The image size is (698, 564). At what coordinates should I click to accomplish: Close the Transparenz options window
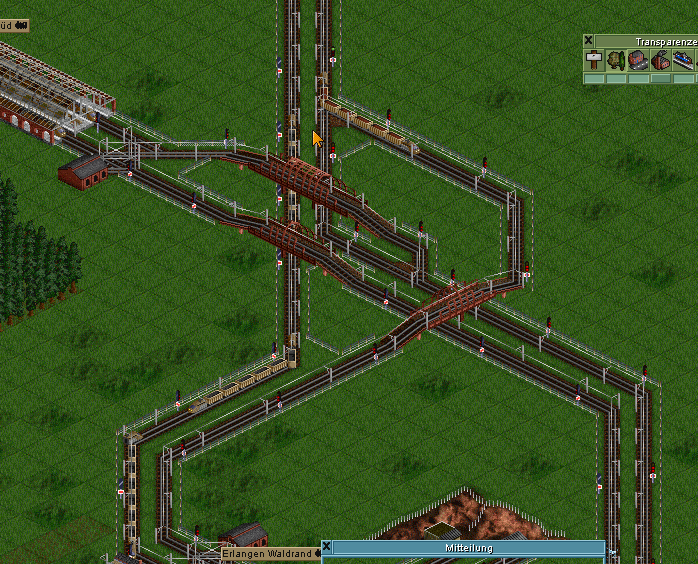(589, 41)
